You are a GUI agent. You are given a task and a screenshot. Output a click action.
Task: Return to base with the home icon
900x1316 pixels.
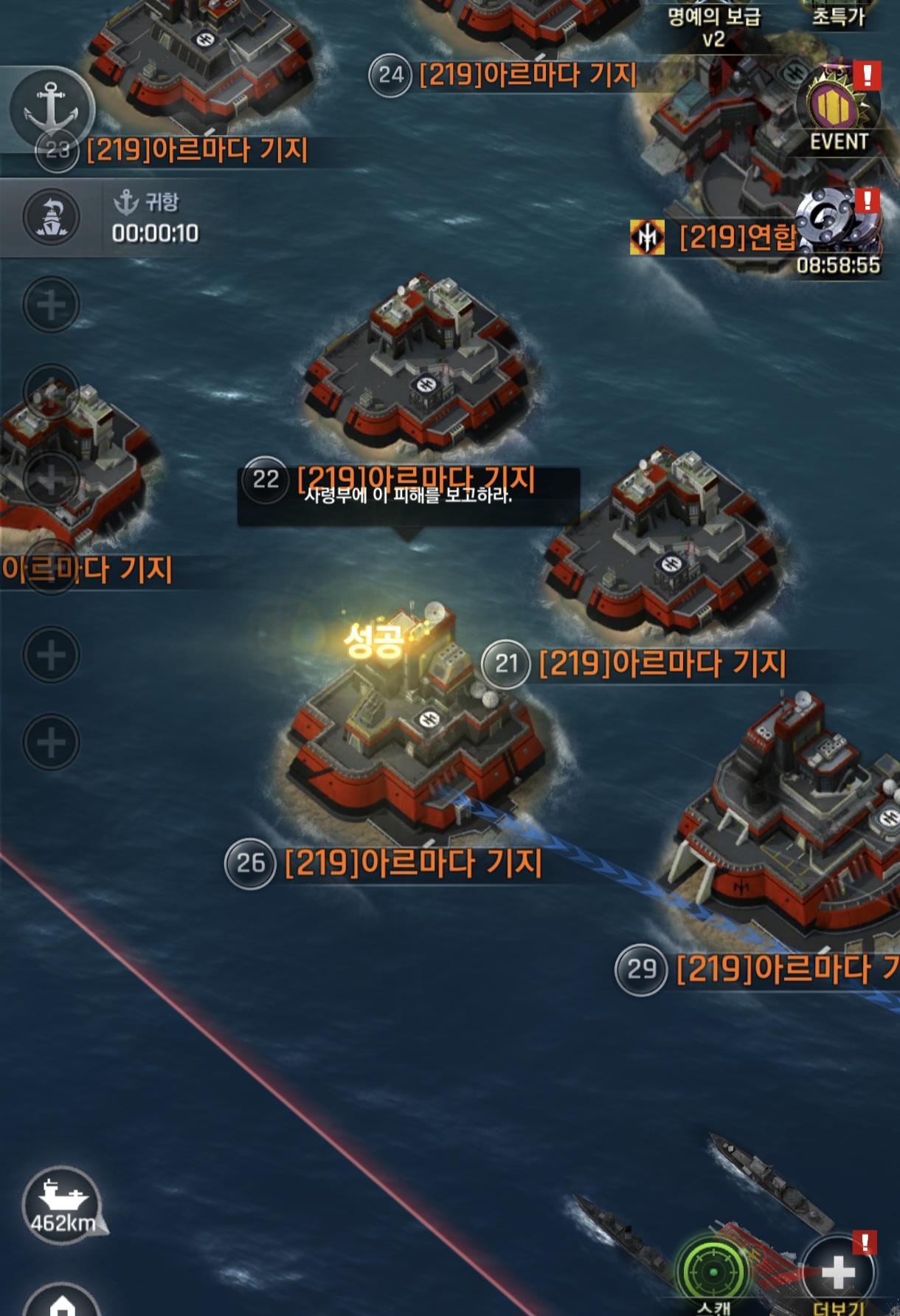(x=63, y=1303)
